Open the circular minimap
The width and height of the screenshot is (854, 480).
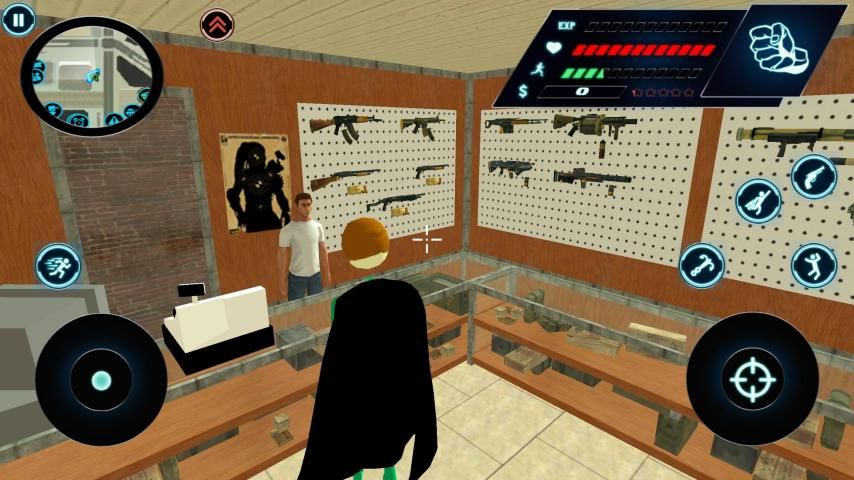coord(91,77)
